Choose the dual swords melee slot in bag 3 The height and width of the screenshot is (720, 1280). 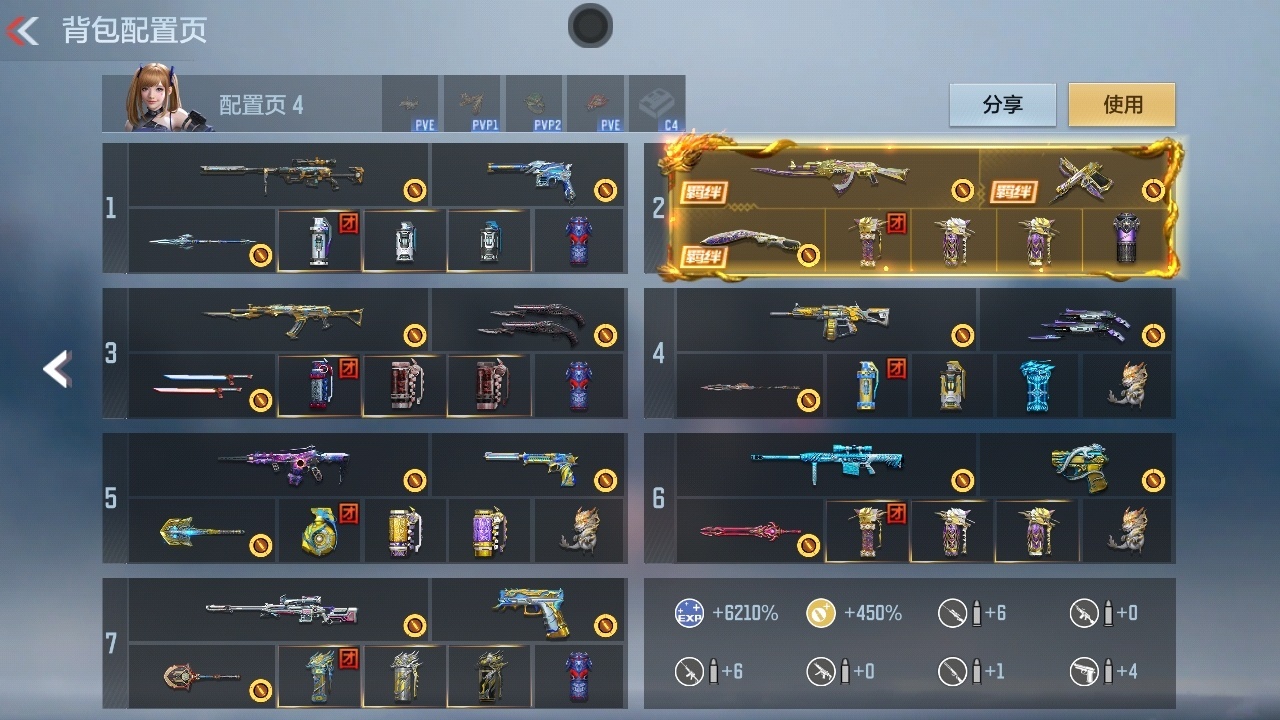click(202, 386)
